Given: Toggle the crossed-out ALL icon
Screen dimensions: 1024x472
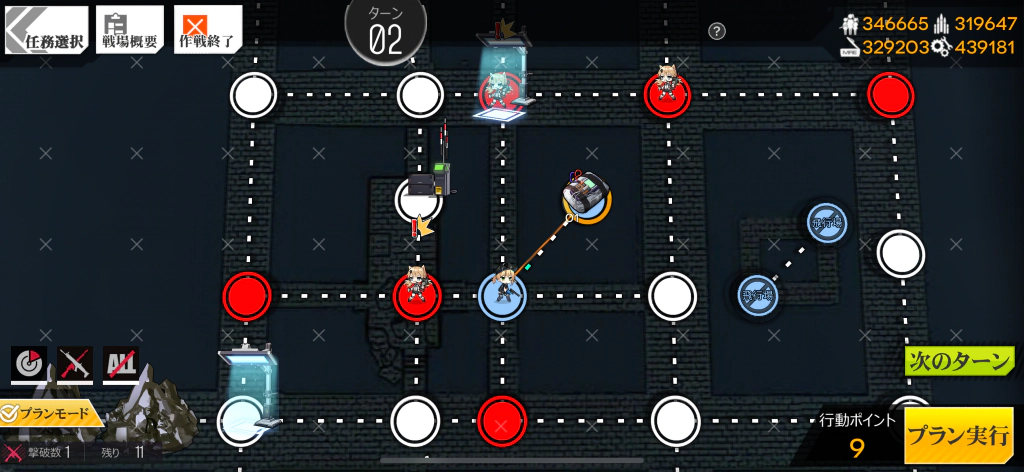Looking at the screenshot, I should click(121, 365).
